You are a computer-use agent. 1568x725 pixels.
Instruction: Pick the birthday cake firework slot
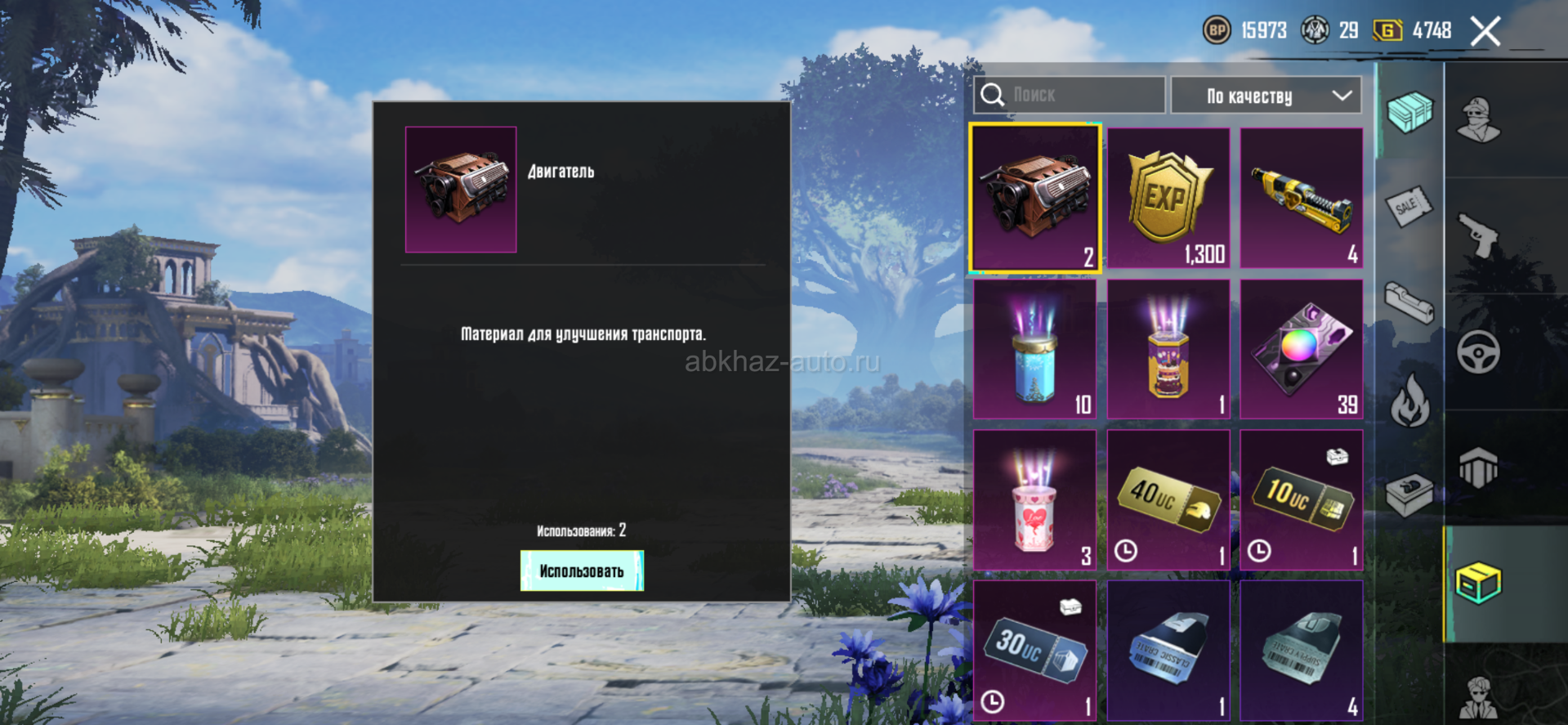pos(1168,349)
